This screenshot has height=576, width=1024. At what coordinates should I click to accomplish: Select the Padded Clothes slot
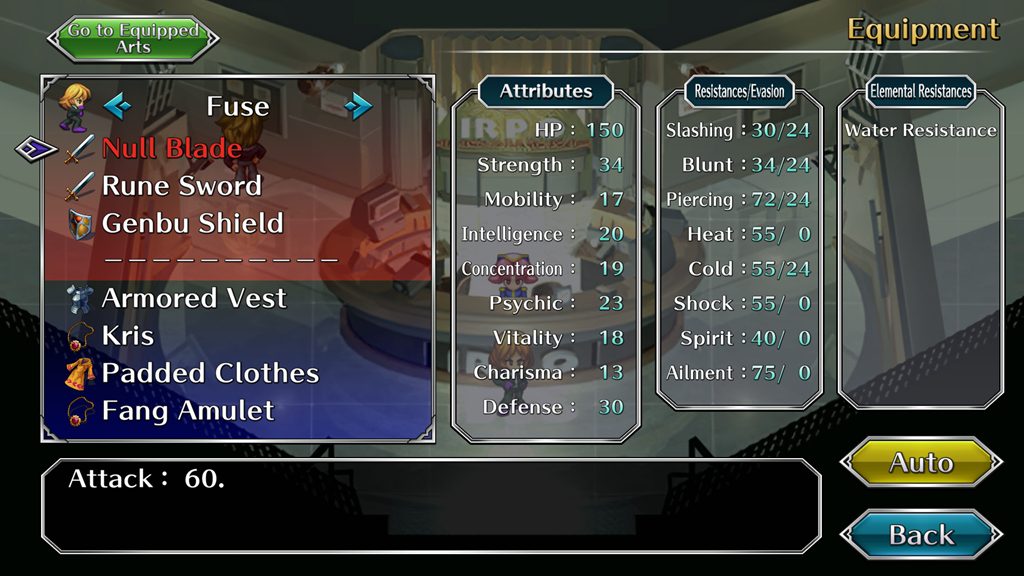tap(210, 373)
